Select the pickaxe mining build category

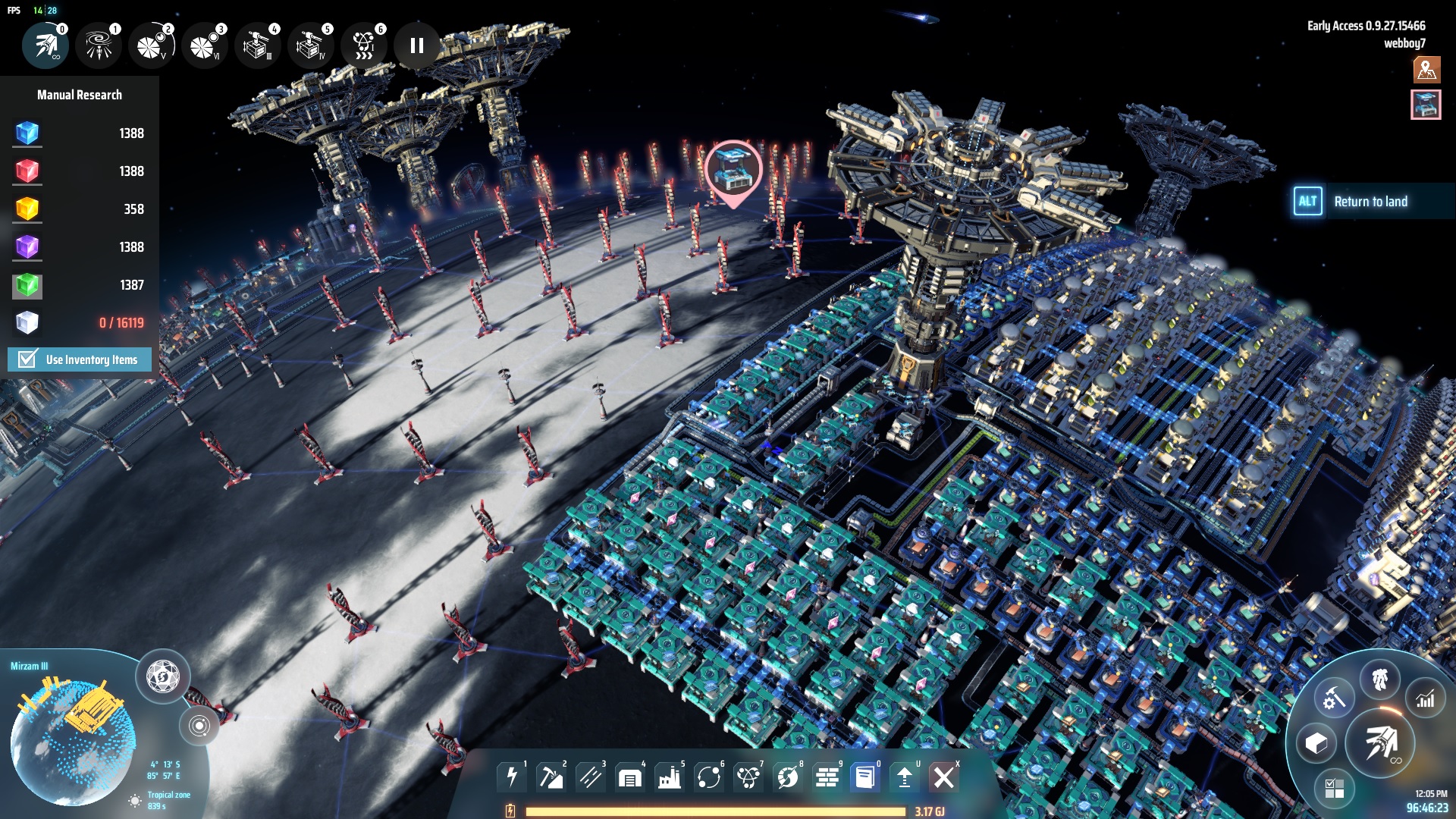click(x=551, y=777)
